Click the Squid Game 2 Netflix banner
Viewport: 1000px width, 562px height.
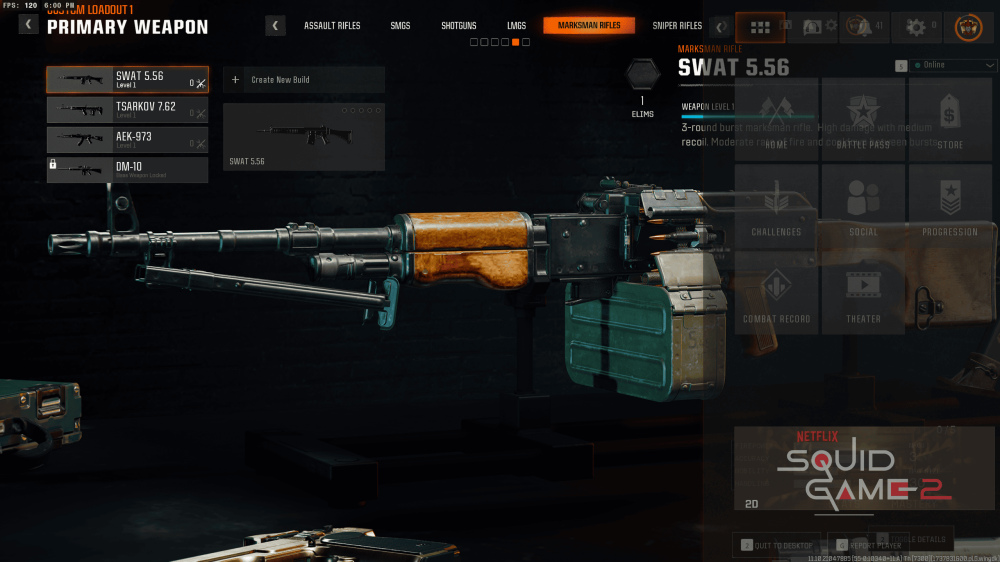864,469
